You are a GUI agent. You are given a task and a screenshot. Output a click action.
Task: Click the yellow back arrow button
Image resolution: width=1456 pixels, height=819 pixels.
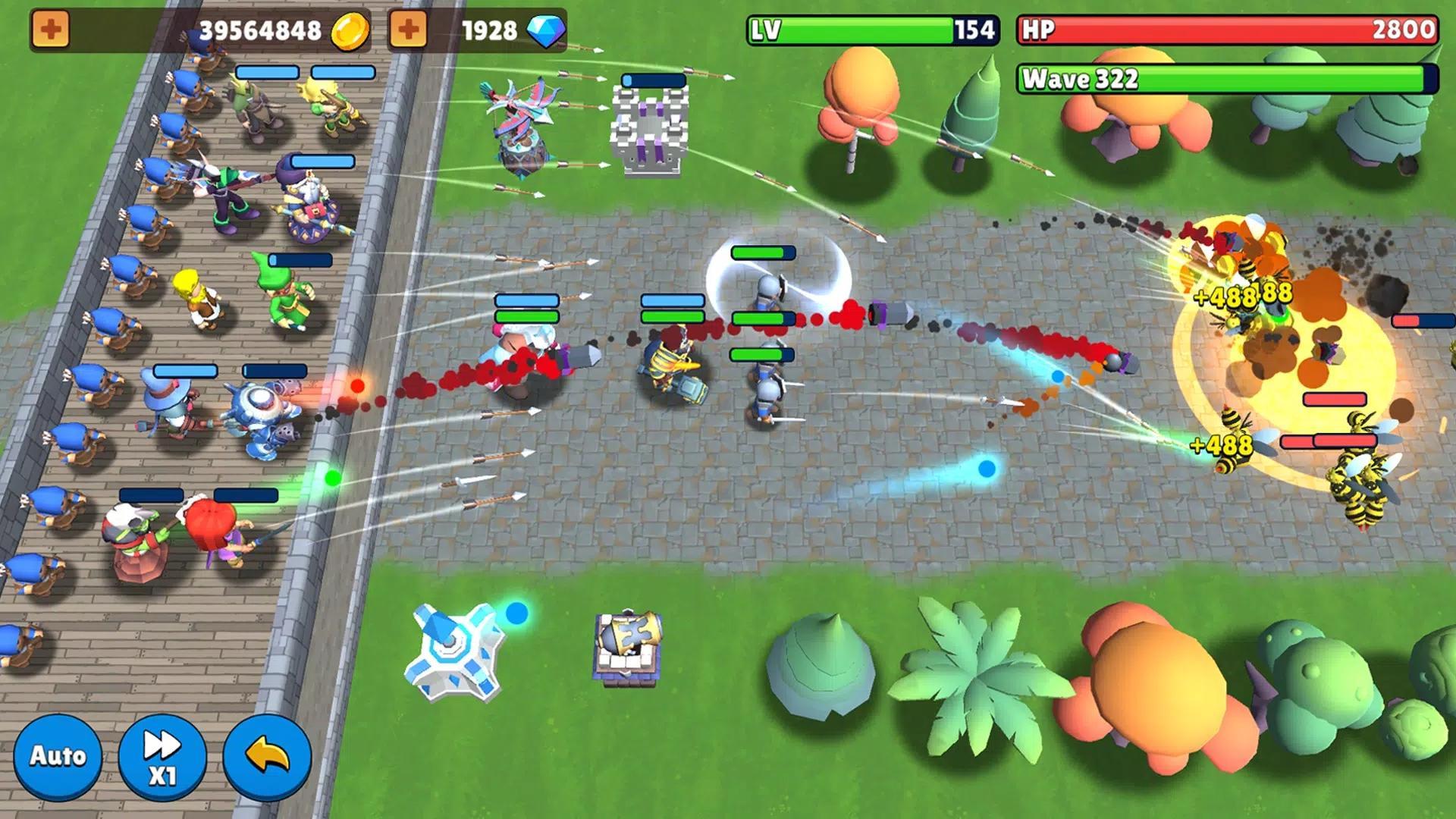click(267, 756)
